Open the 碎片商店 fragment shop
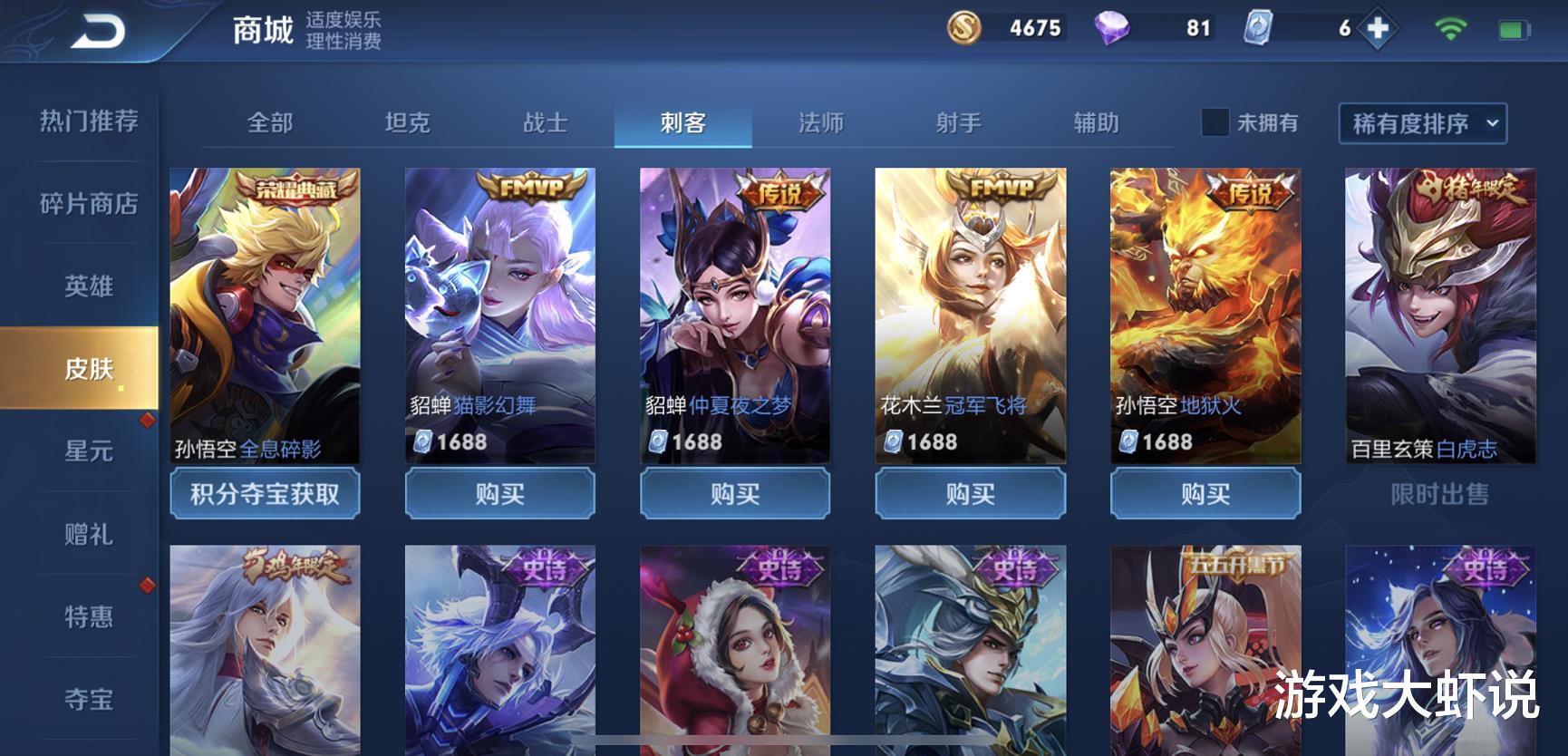Viewport: 1568px width, 756px height. tap(86, 205)
